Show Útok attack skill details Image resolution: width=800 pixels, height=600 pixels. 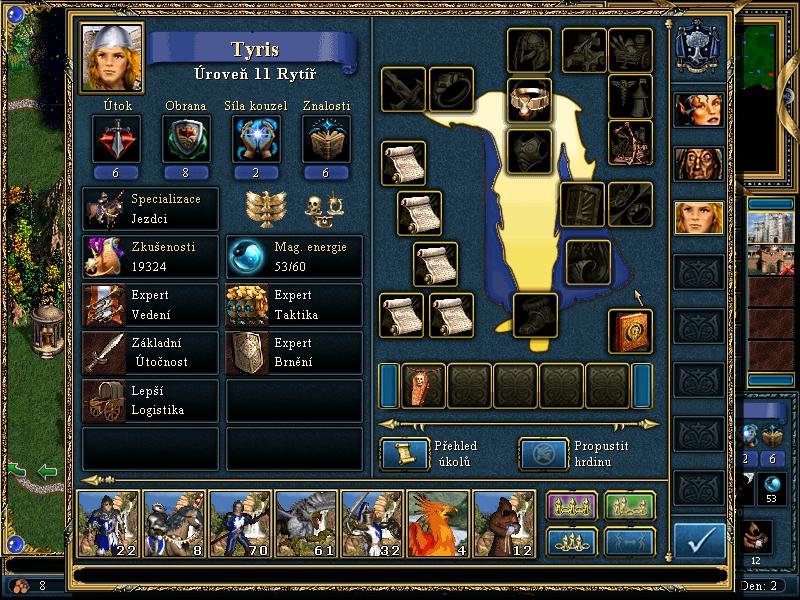(115, 138)
